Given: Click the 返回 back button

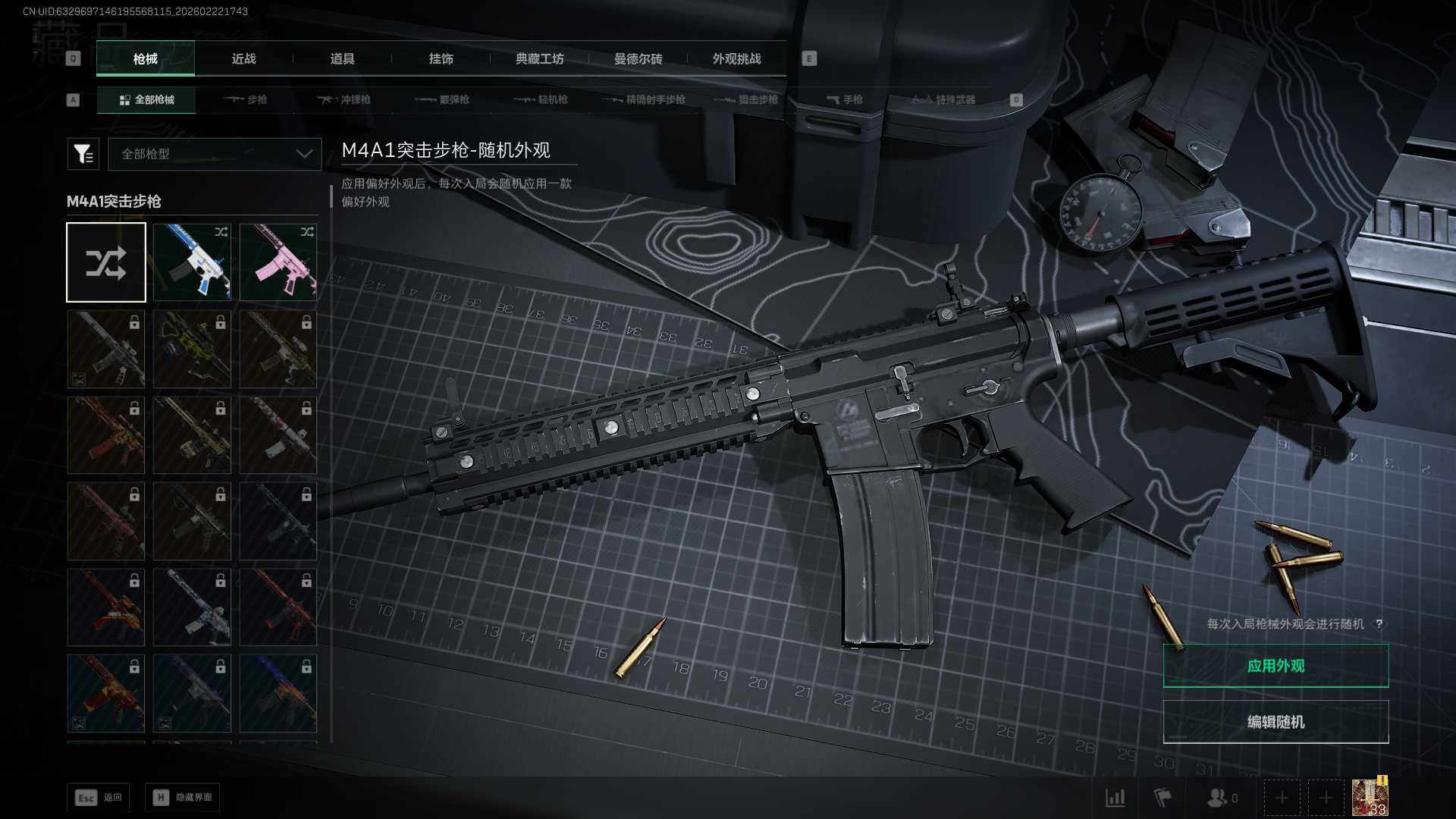Looking at the screenshot, I should tap(99, 798).
